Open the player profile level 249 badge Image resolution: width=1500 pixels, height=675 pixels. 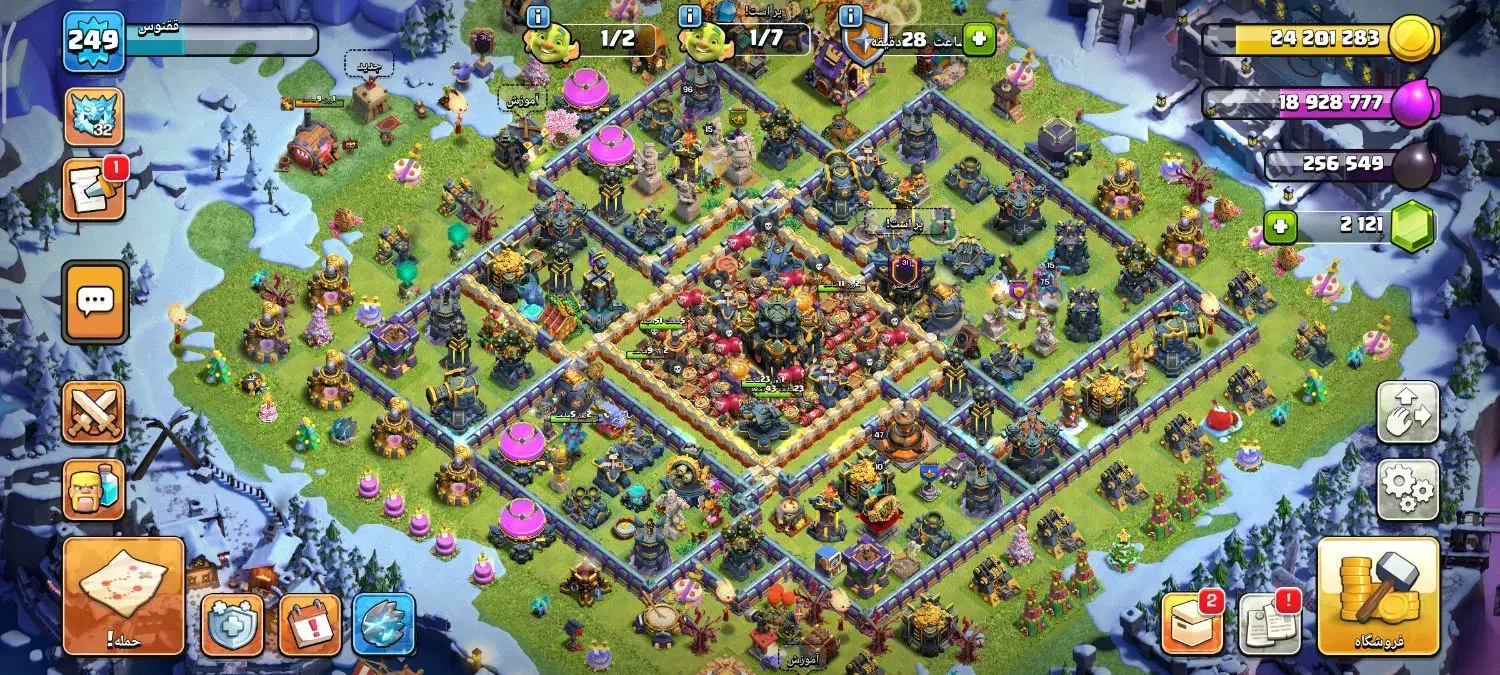(94, 41)
